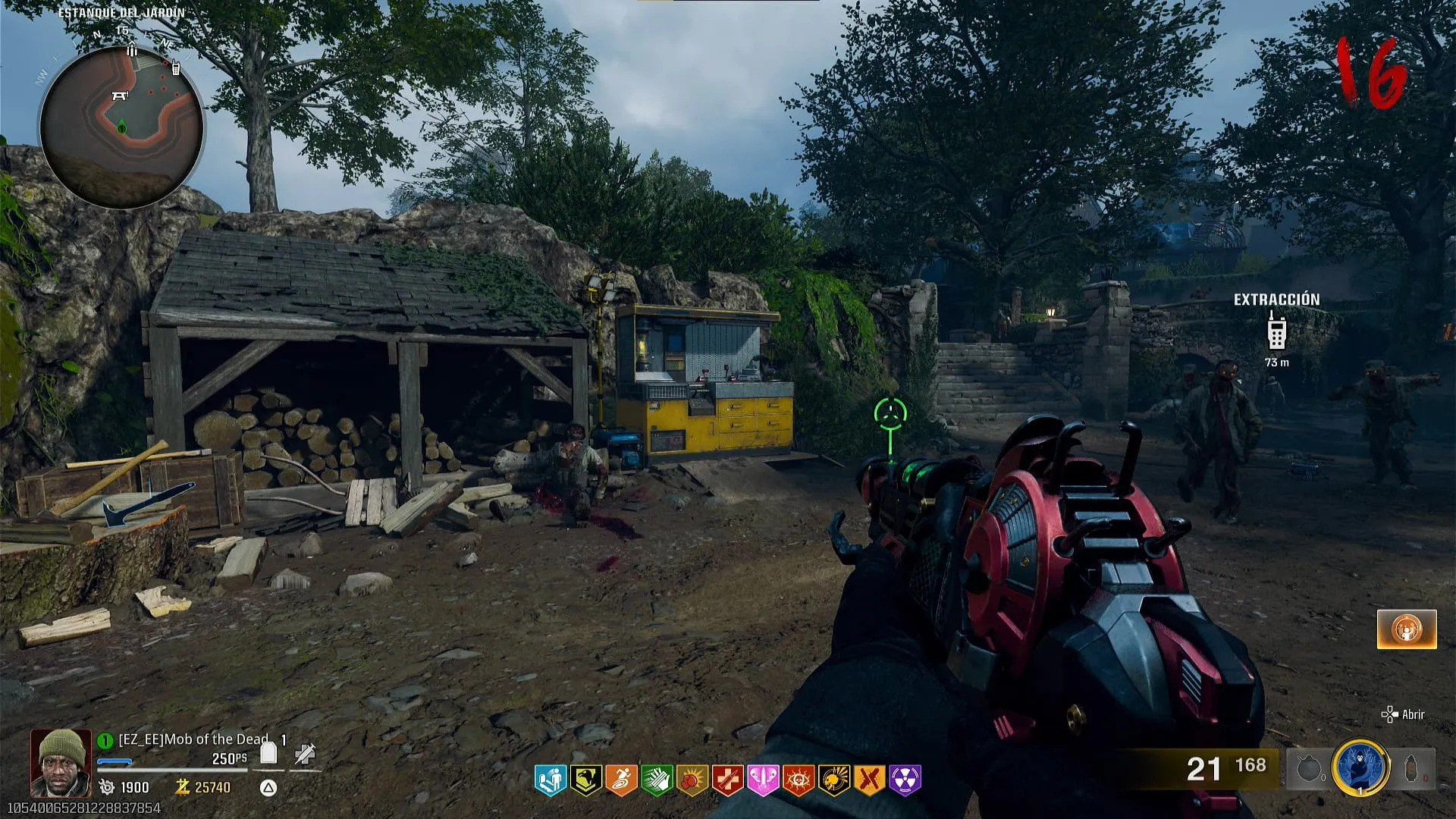
Task: Select the armor plate icon
Action: 268,753
